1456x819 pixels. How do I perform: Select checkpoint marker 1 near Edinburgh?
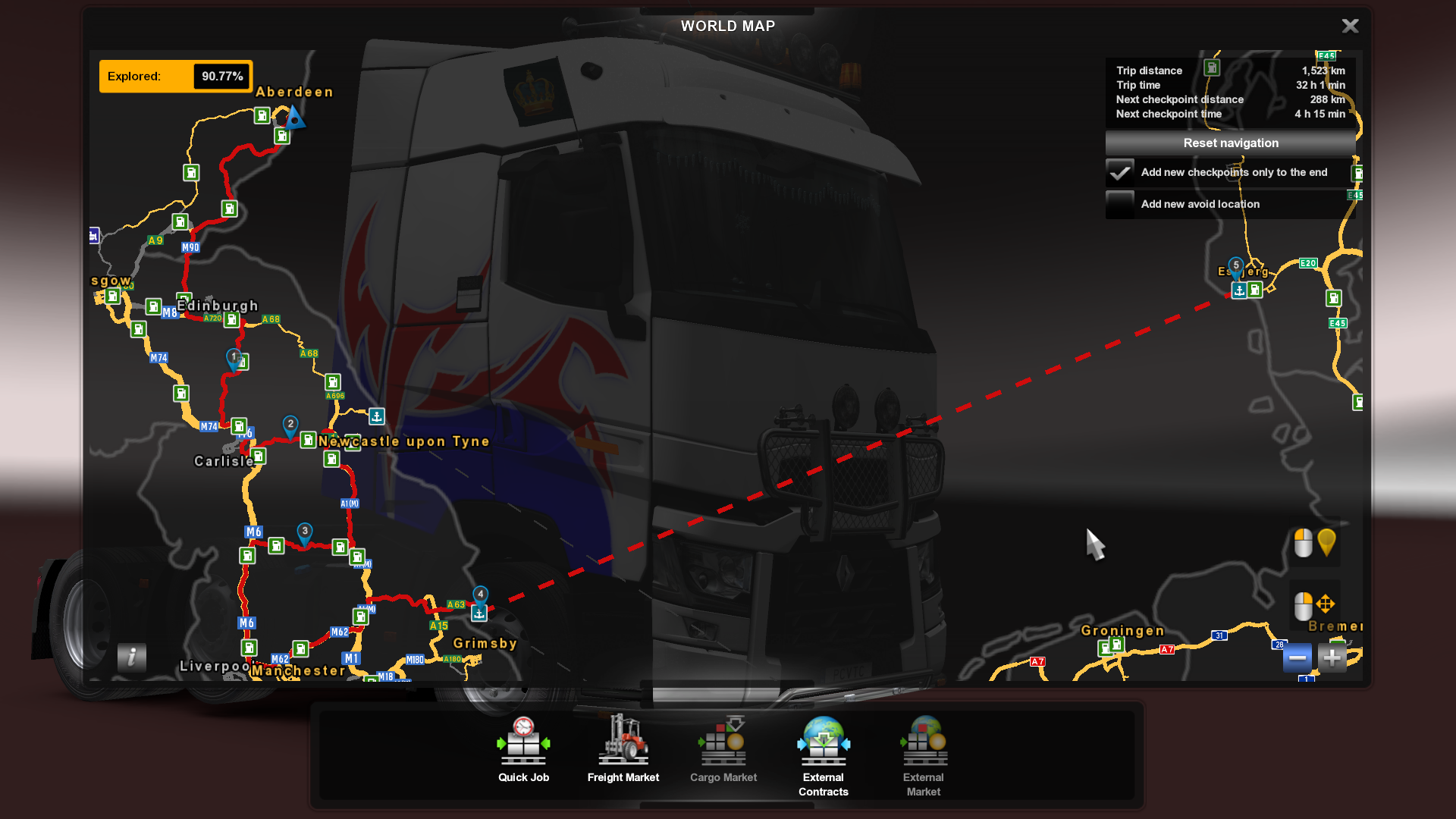234,357
